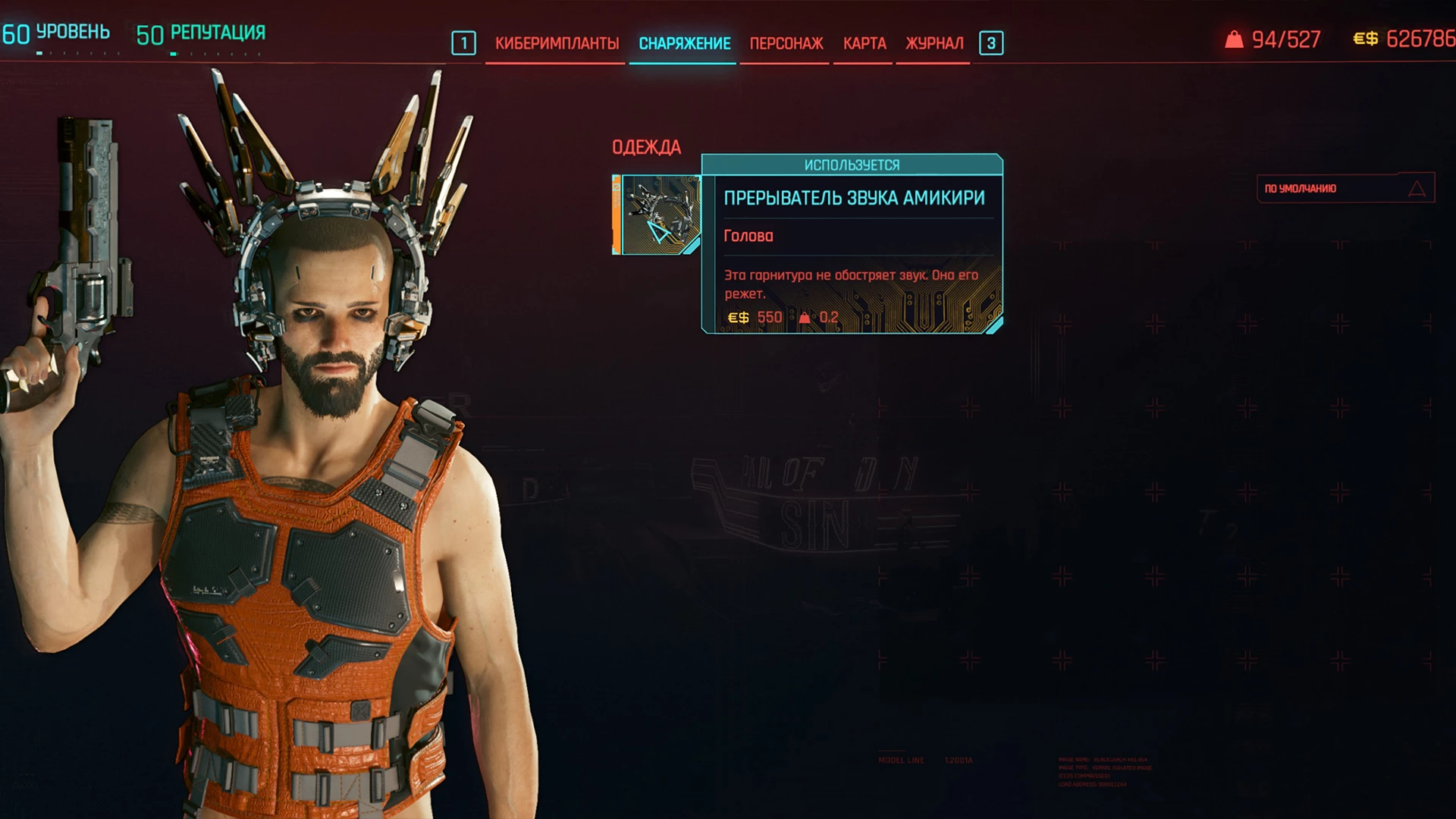The height and width of the screenshot is (819, 1456).
Task: Open the Киберимпланты tab
Action: (x=557, y=43)
